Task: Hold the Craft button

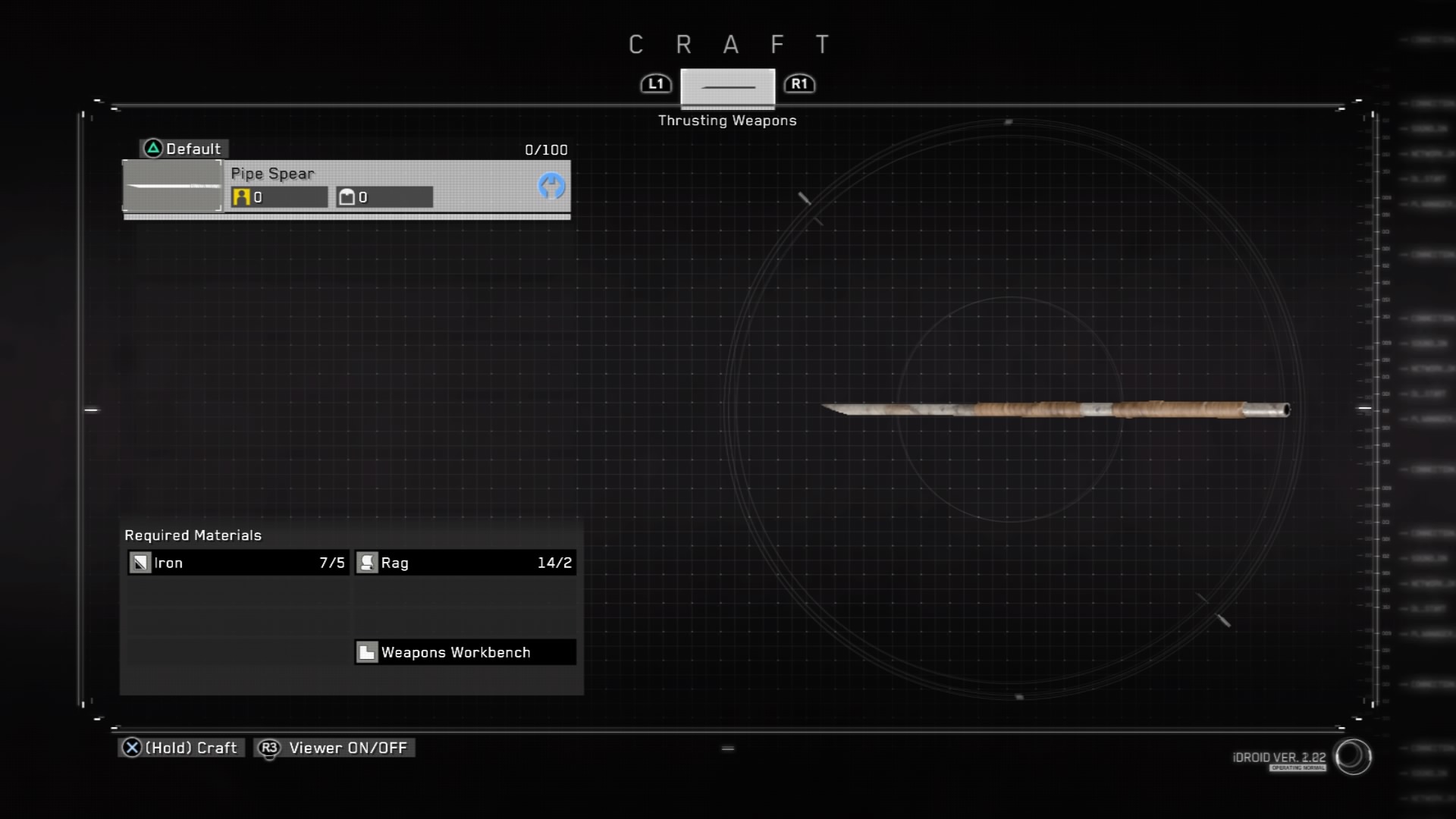Action: (181, 748)
